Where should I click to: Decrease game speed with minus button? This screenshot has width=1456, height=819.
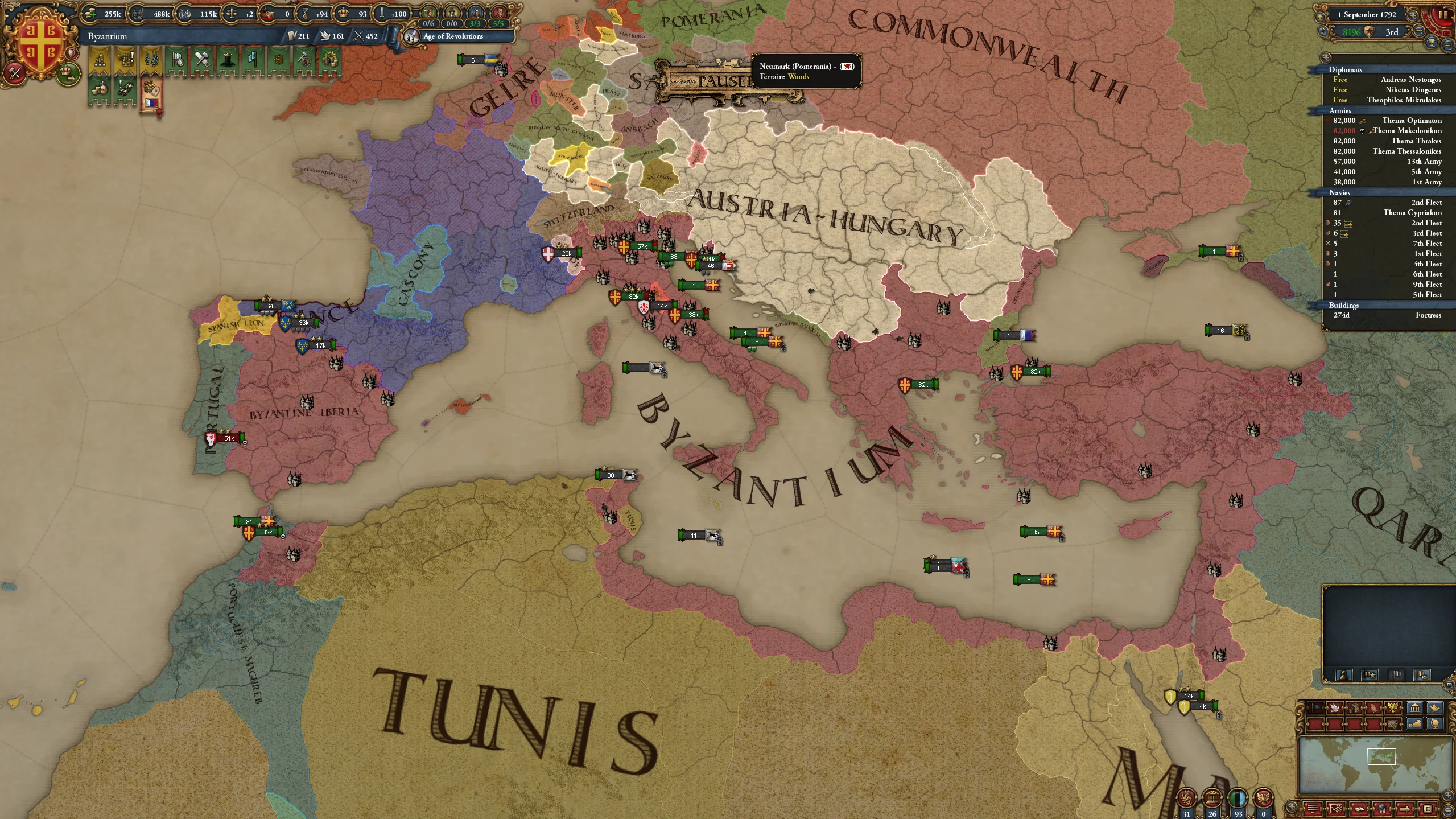pyautogui.click(x=1419, y=32)
